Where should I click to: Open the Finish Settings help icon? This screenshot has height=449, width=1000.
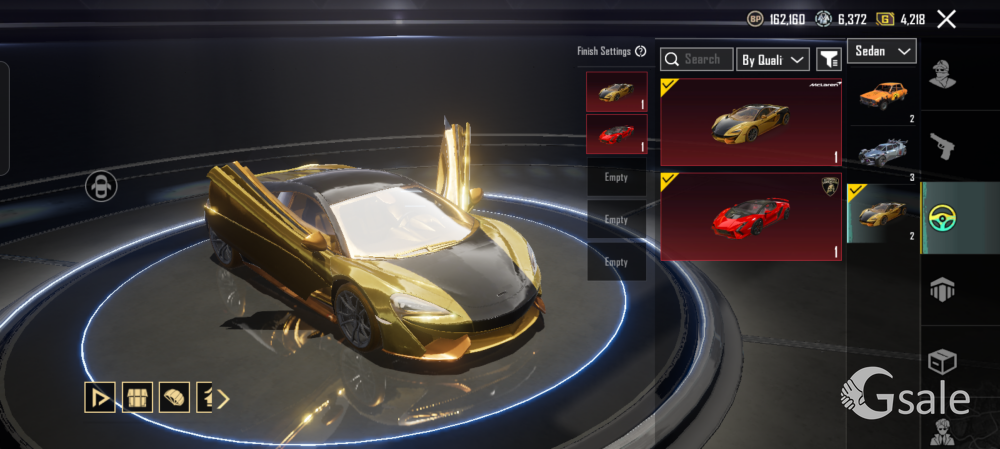641,51
